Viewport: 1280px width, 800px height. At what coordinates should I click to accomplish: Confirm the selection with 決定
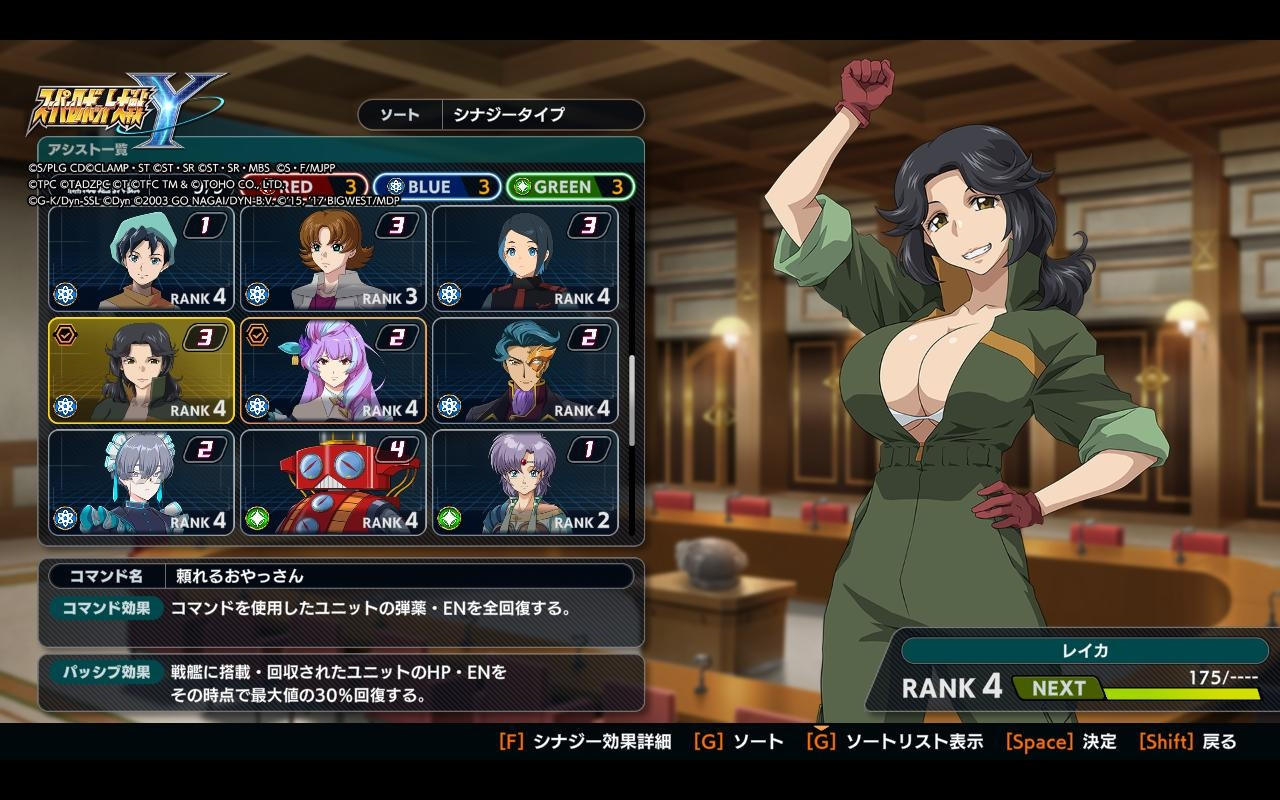1060,742
